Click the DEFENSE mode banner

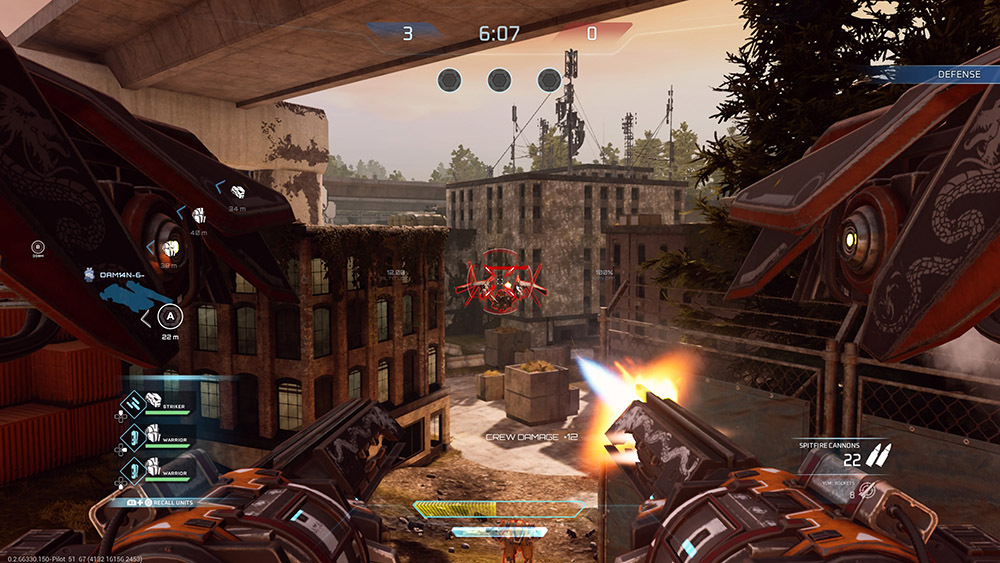(x=957, y=74)
